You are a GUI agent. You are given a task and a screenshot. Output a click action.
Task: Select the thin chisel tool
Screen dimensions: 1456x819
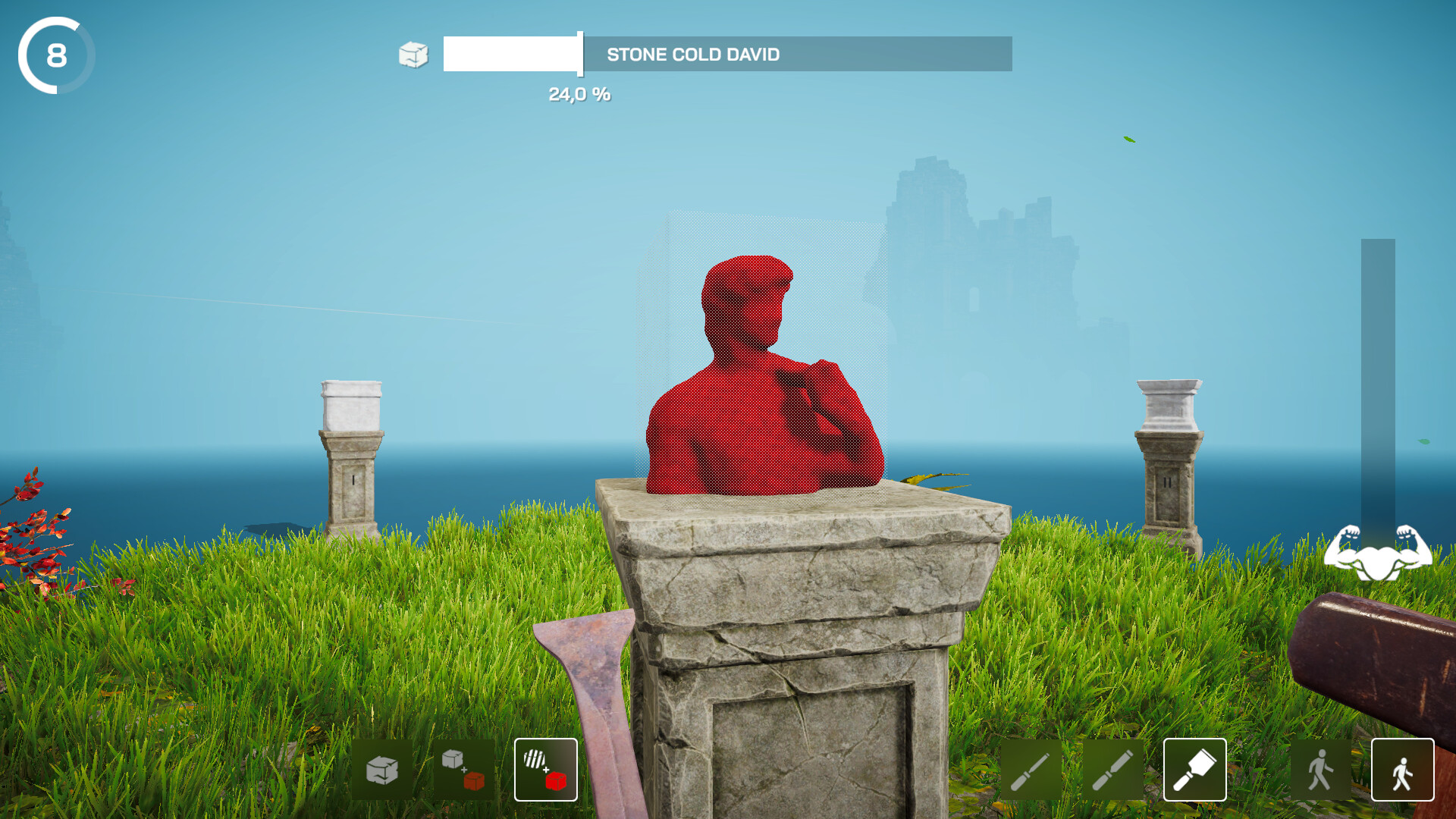click(x=1031, y=770)
